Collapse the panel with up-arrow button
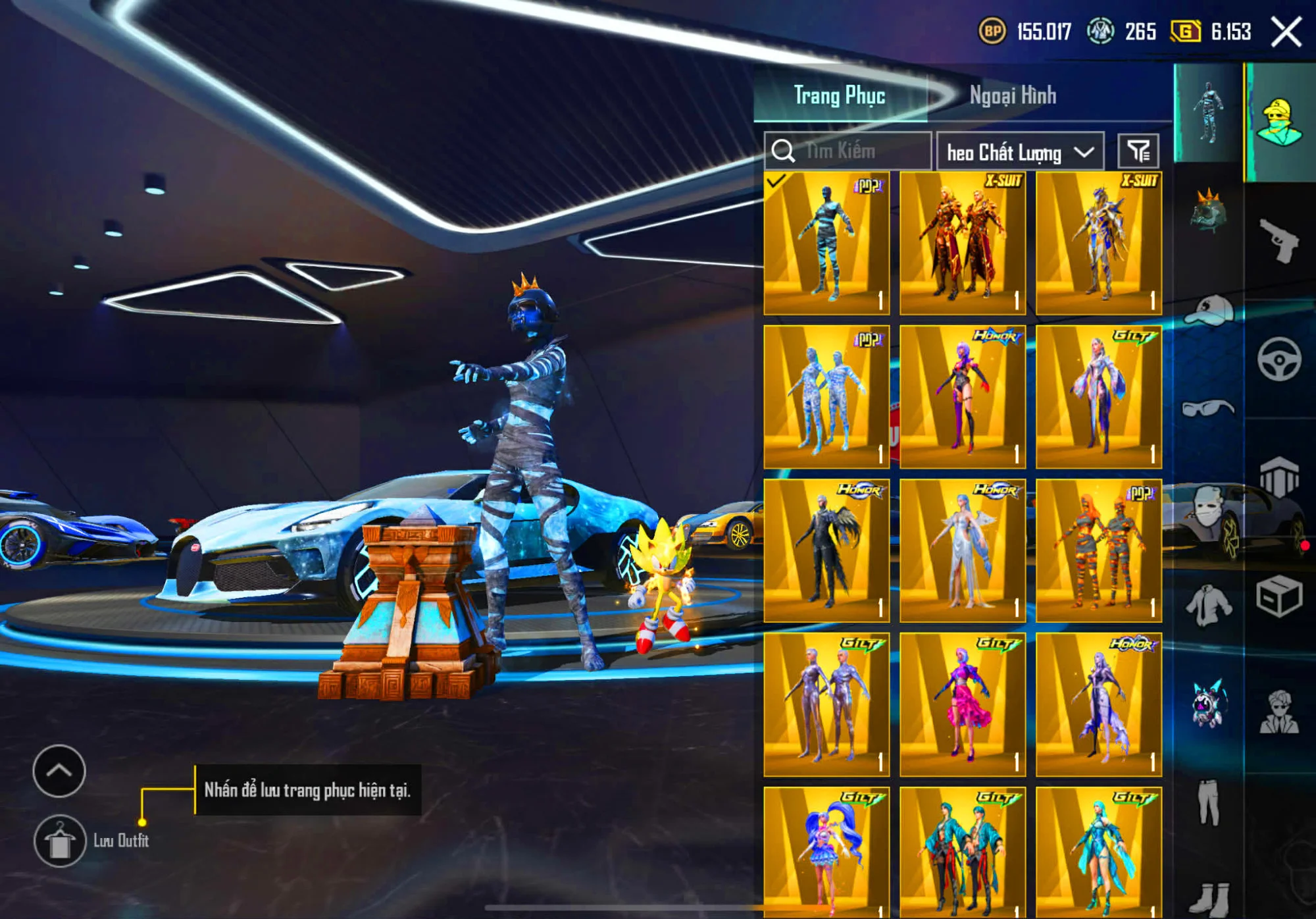This screenshot has height=919, width=1316. [x=59, y=771]
